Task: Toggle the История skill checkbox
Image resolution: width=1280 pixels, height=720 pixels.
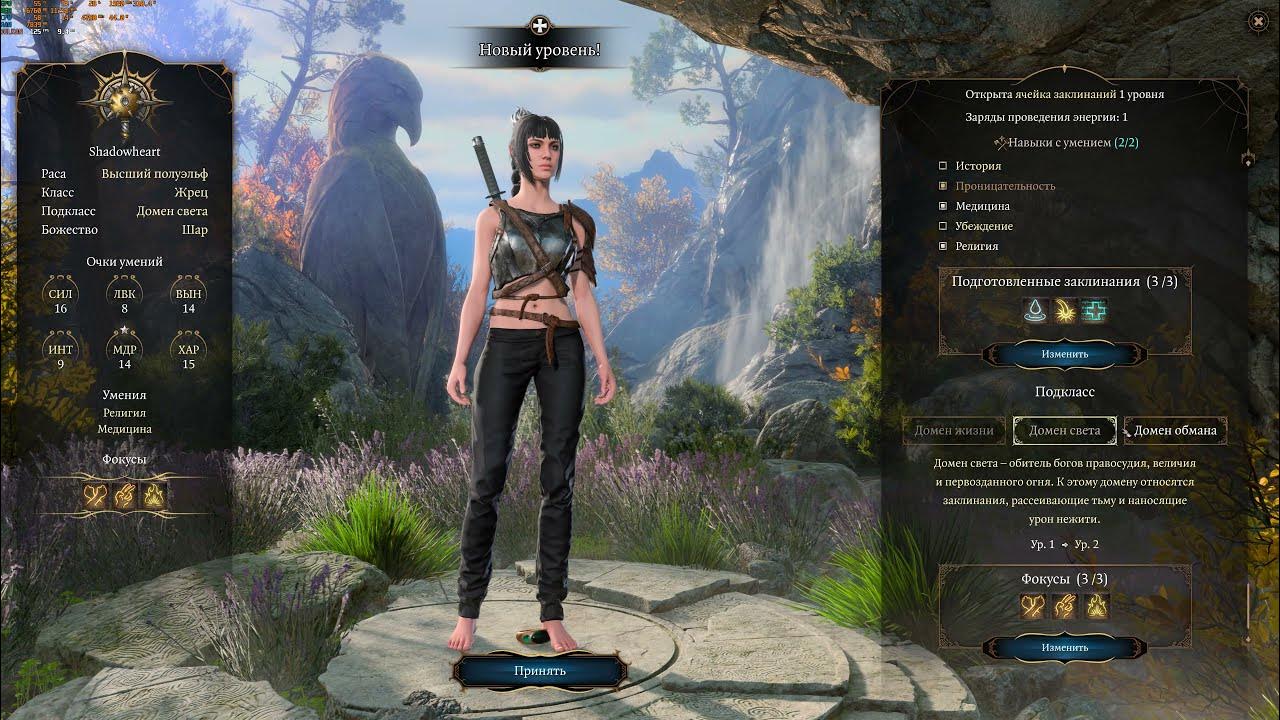Action: pyautogui.click(x=943, y=166)
